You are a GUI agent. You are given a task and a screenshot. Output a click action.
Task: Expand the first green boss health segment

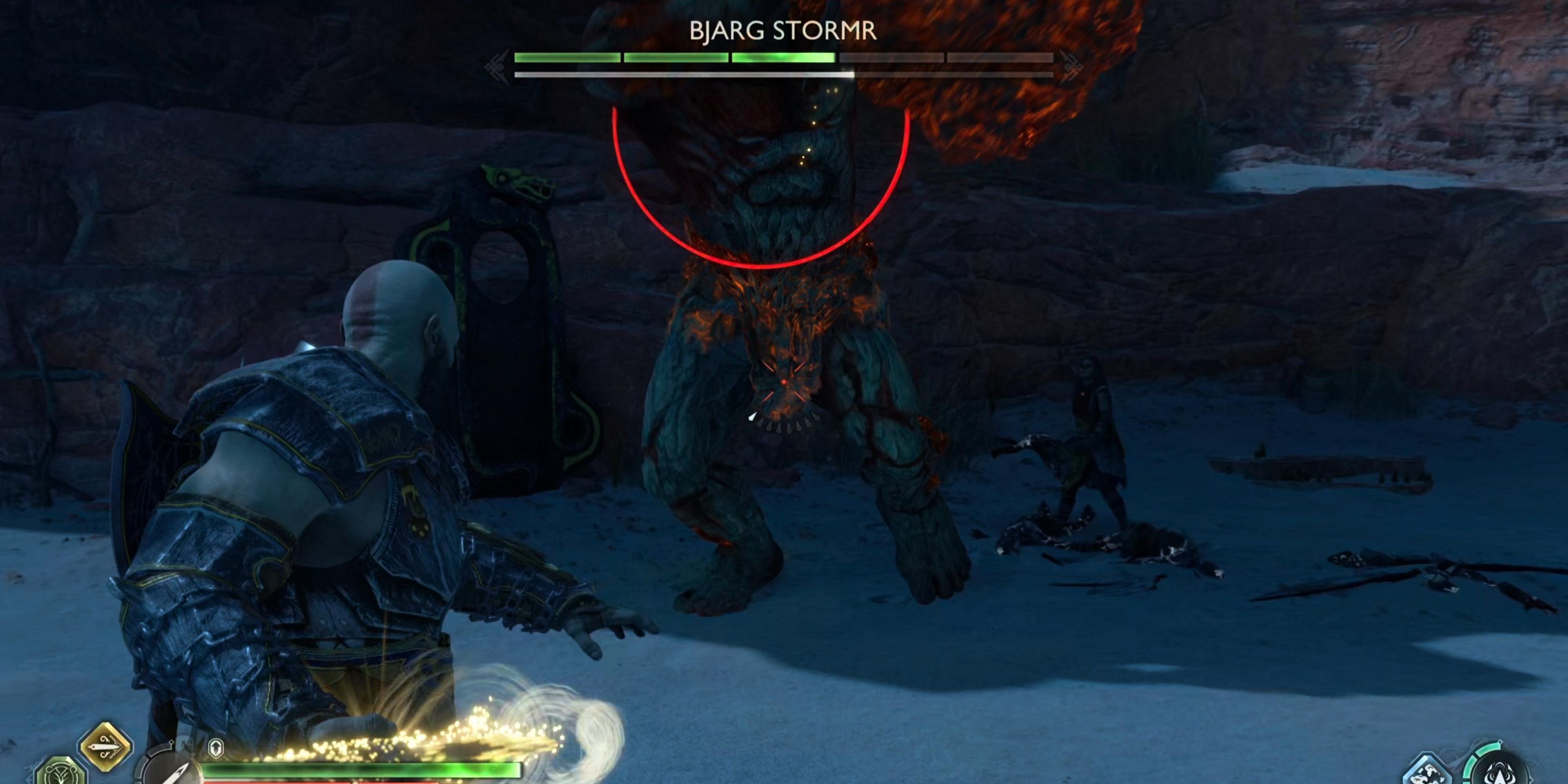coord(566,59)
